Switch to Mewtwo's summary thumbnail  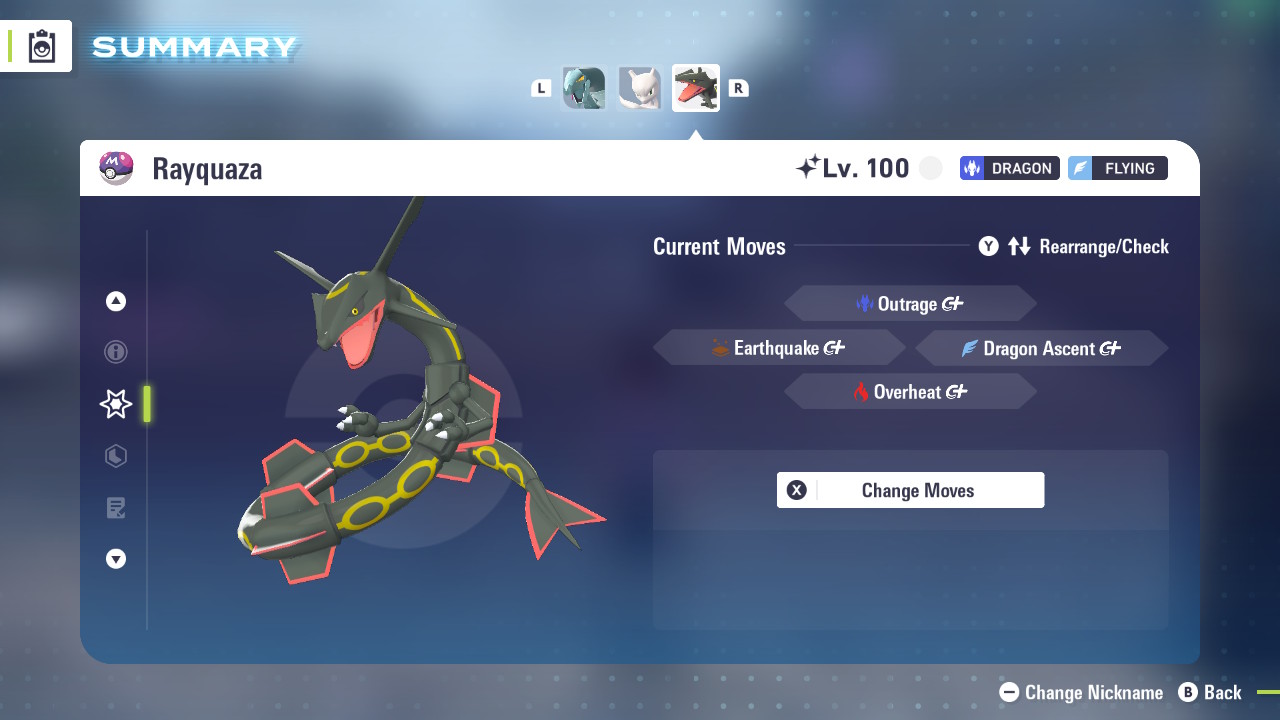pyautogui.click(x=639, y=87)
